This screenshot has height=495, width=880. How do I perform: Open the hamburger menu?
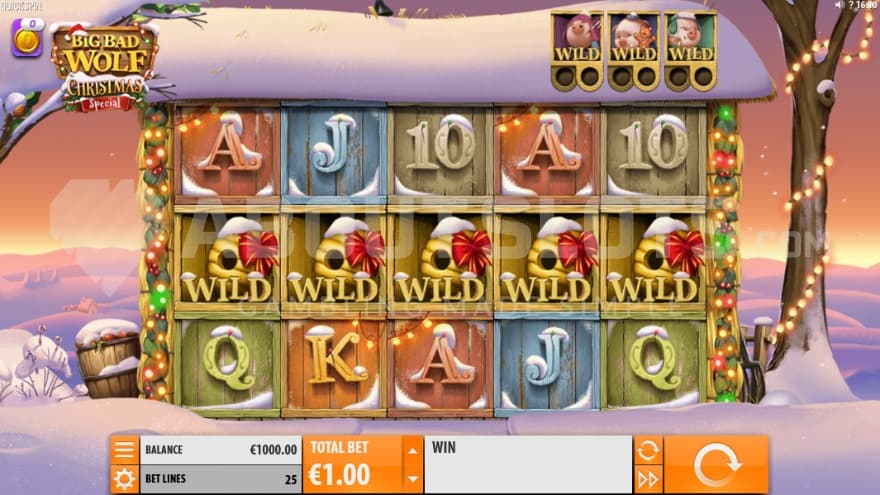pyautogui.click(x=124, y=450)
